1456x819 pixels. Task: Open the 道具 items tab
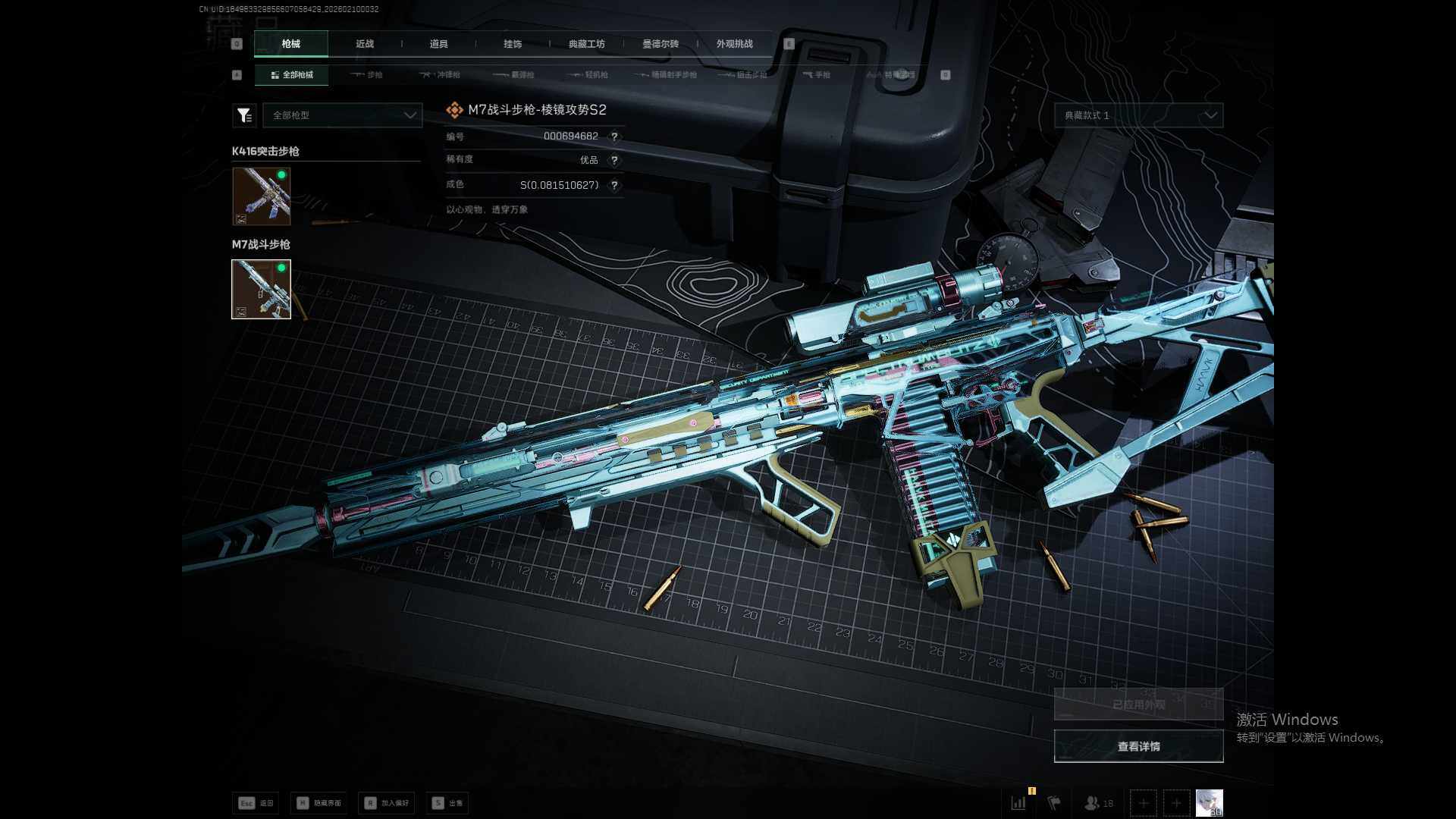pos(438,44)
